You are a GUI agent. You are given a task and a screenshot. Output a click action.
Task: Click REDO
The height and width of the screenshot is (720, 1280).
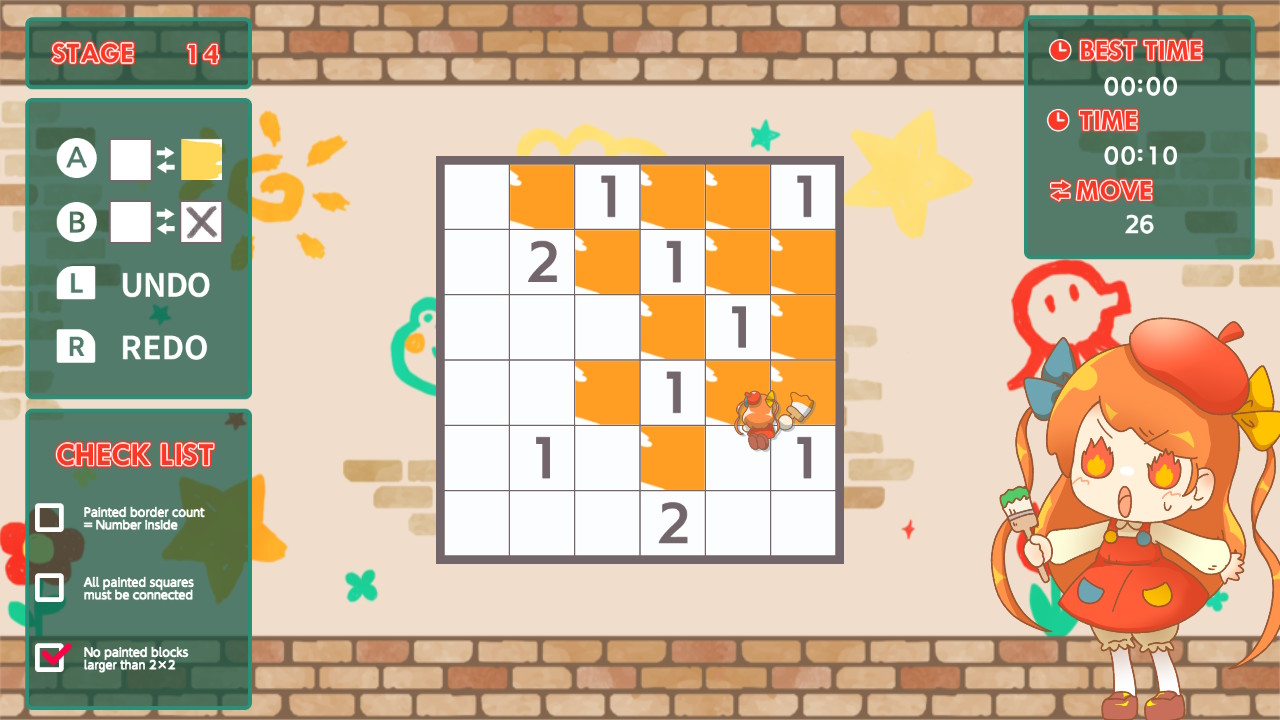tap(163, 348)
